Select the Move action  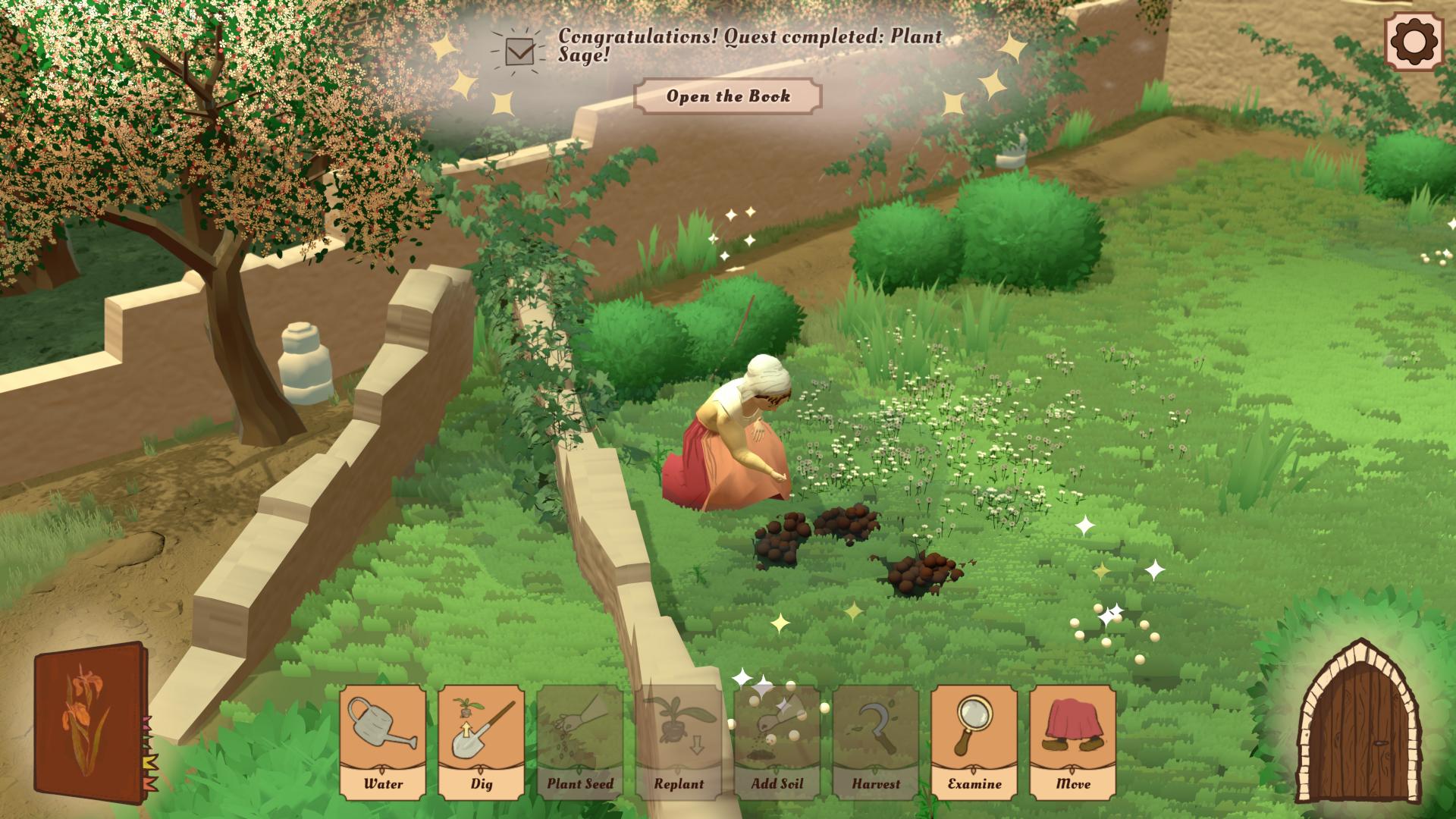click(x=1072, y=743)
